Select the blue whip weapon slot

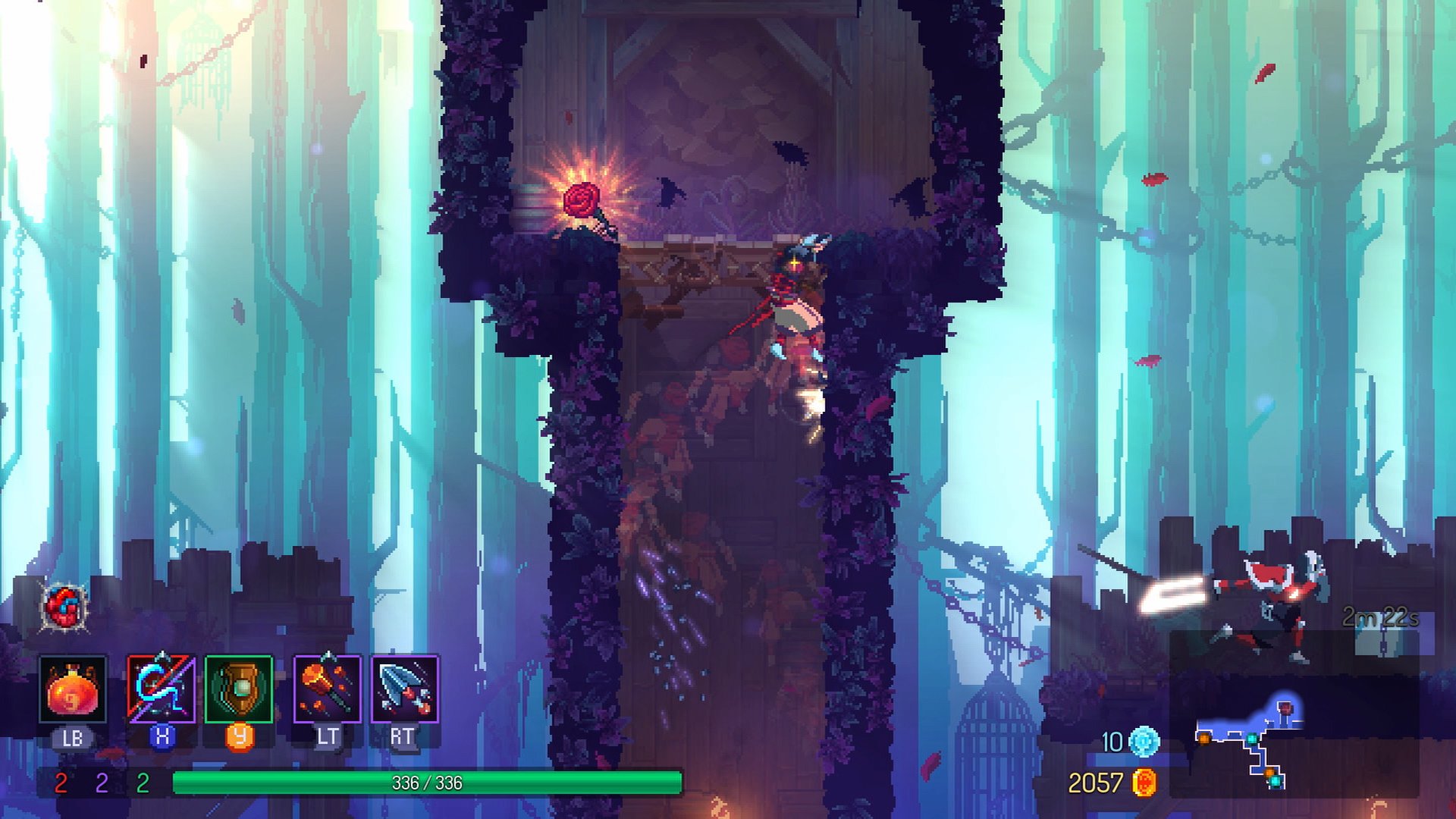pos(161,689)
